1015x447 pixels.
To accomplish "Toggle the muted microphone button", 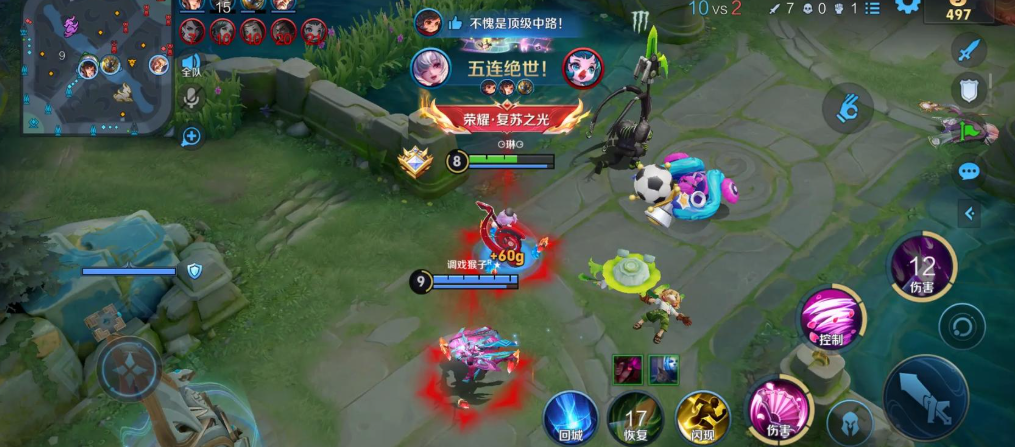I will tap(191, 98).
